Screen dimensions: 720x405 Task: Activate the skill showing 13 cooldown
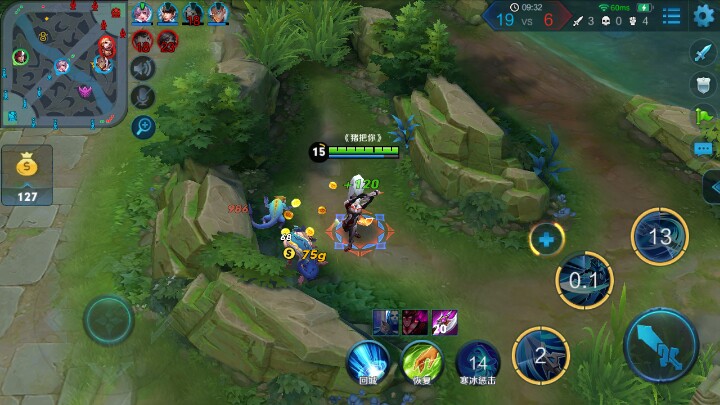[x=659, y=237]
